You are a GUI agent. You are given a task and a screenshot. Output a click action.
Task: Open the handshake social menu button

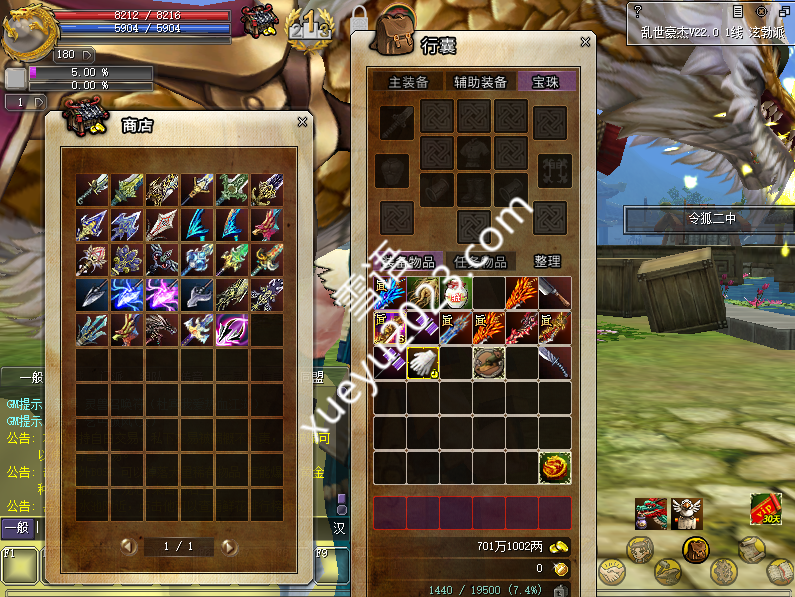[612, 572]
